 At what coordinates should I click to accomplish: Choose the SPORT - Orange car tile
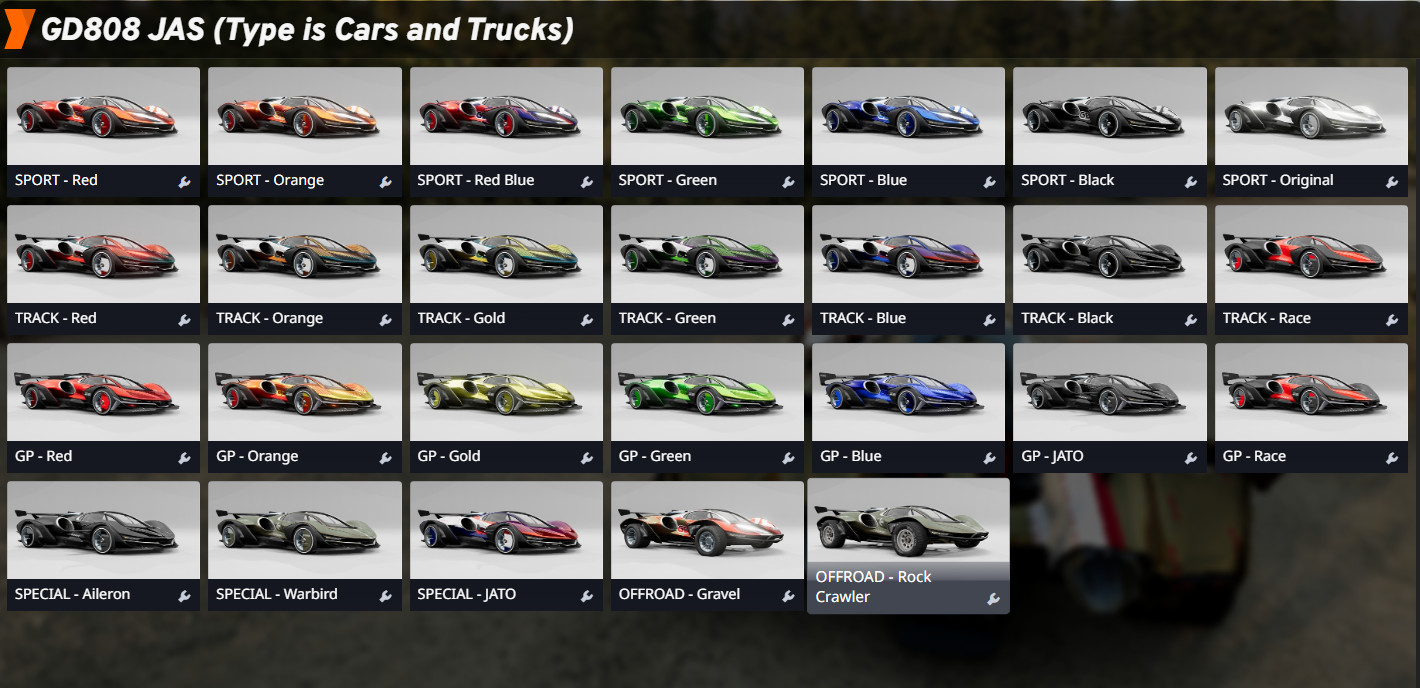click(304, 118)
